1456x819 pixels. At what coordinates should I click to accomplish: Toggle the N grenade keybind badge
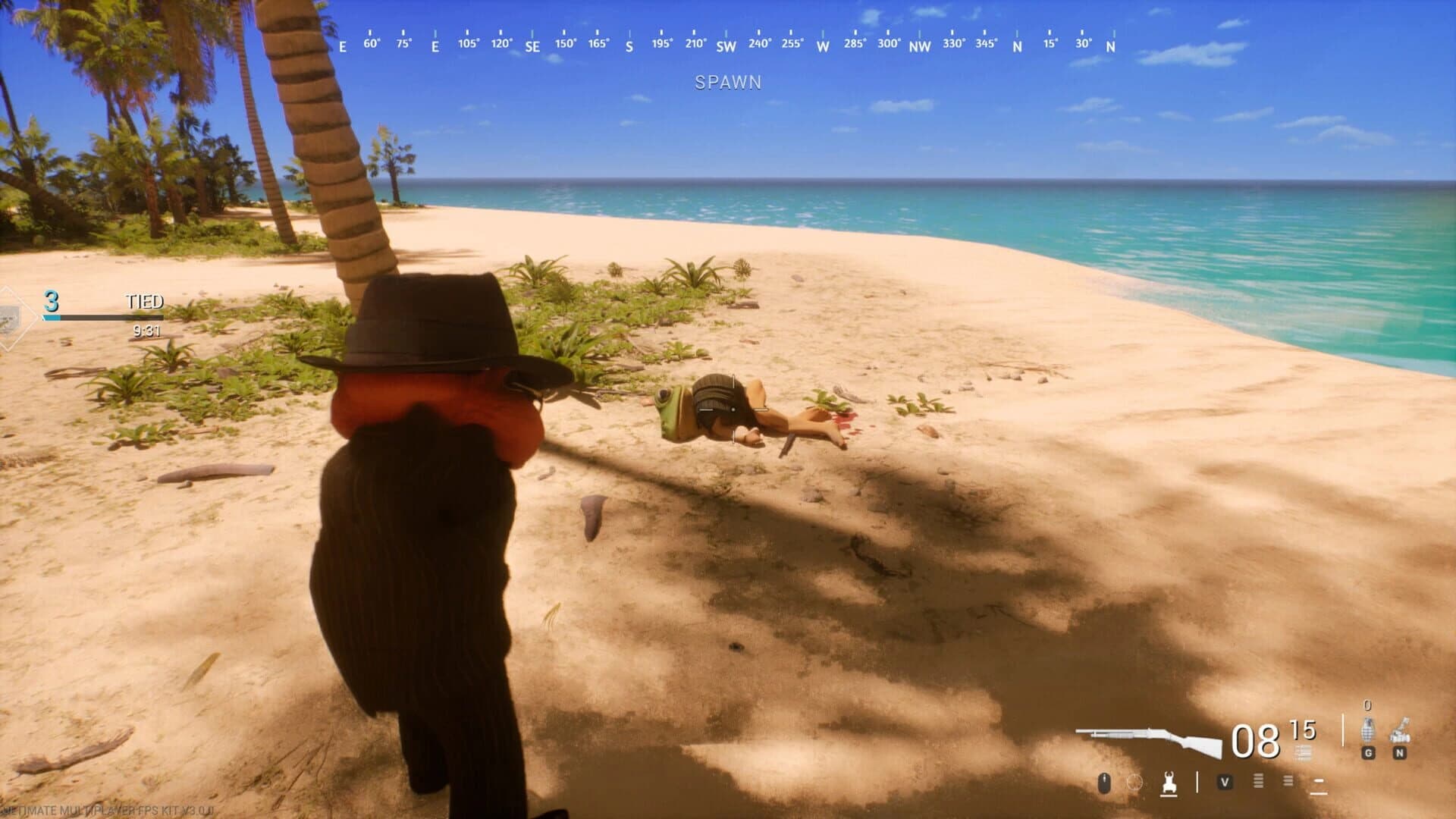[x=1399, y=754]
